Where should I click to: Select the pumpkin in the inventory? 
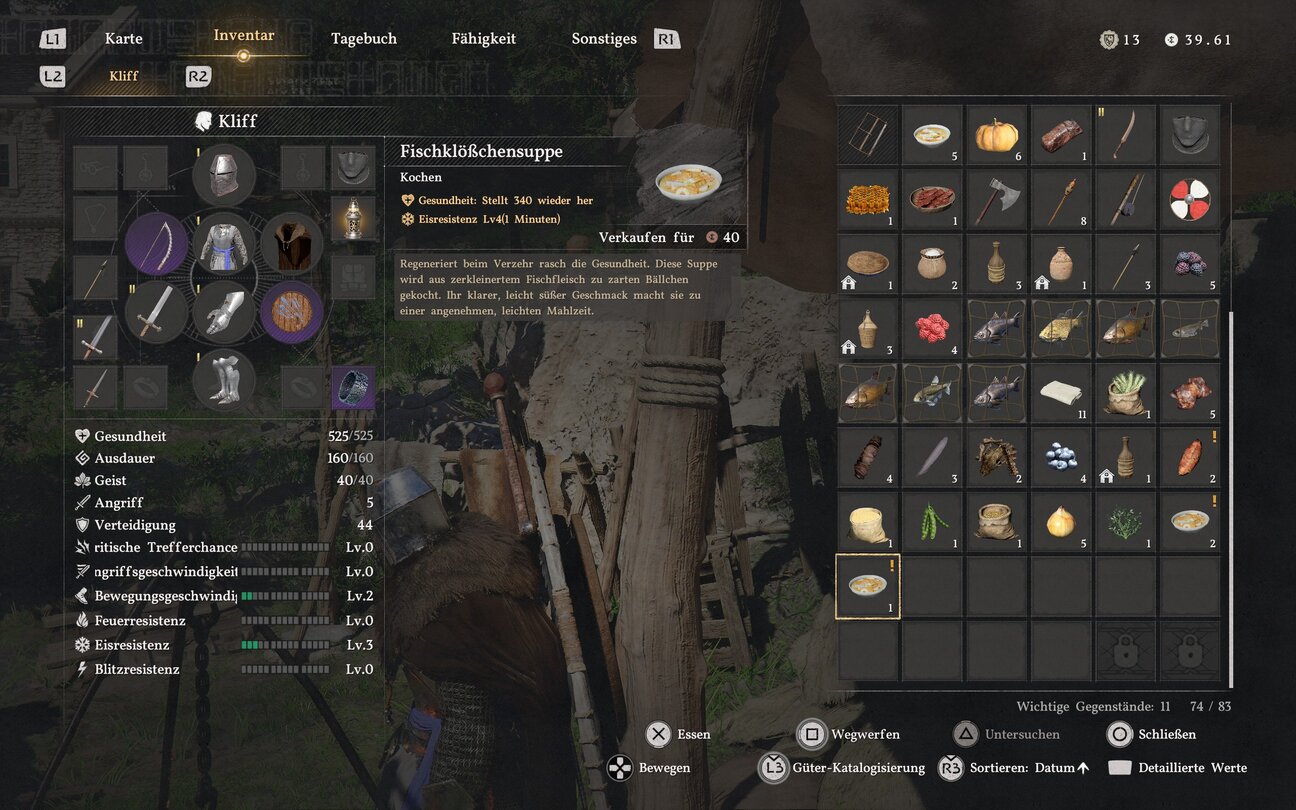[997, 135]
